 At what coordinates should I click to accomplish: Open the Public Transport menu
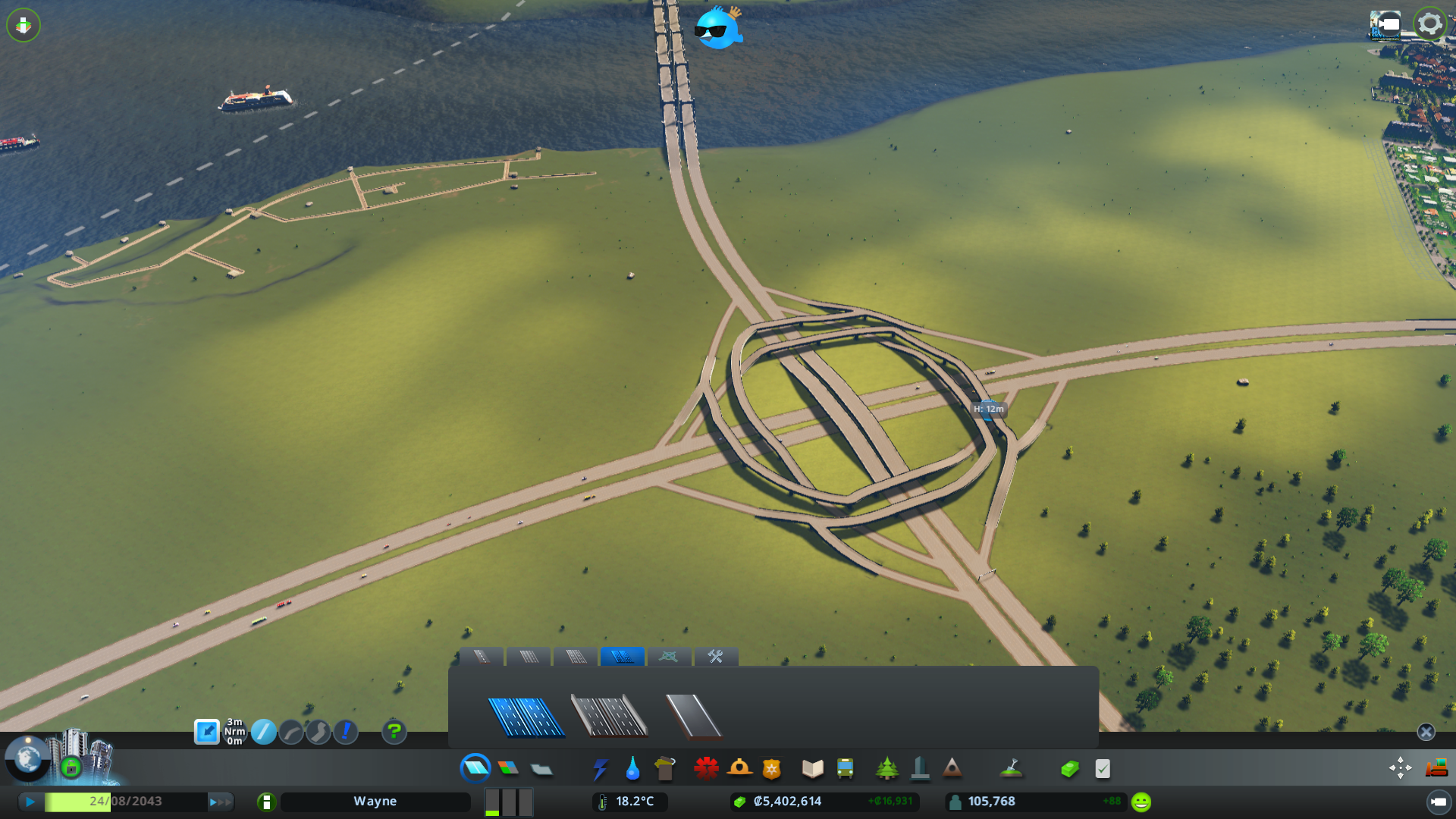point(846,768)
